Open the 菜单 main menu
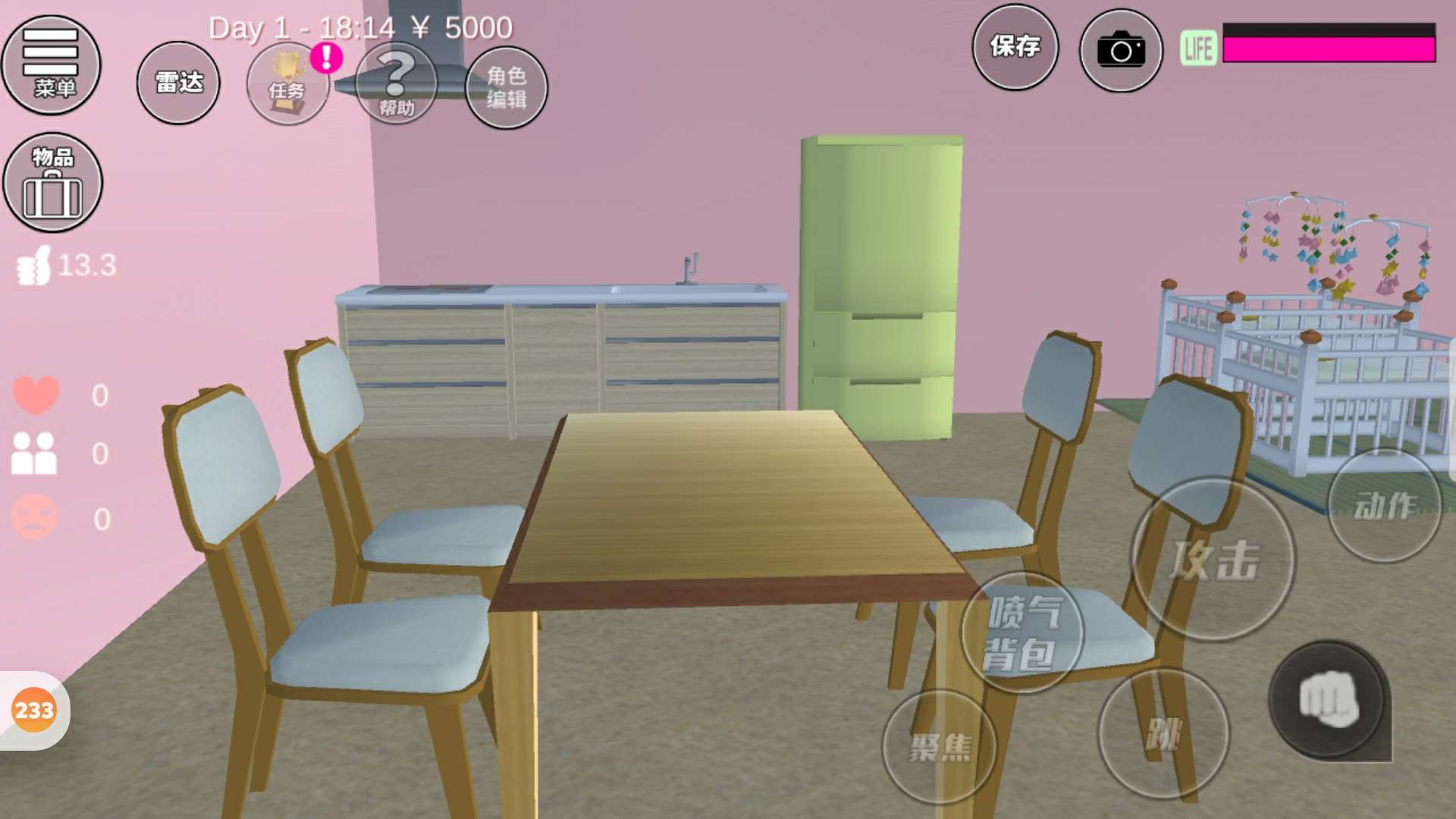 51,64
